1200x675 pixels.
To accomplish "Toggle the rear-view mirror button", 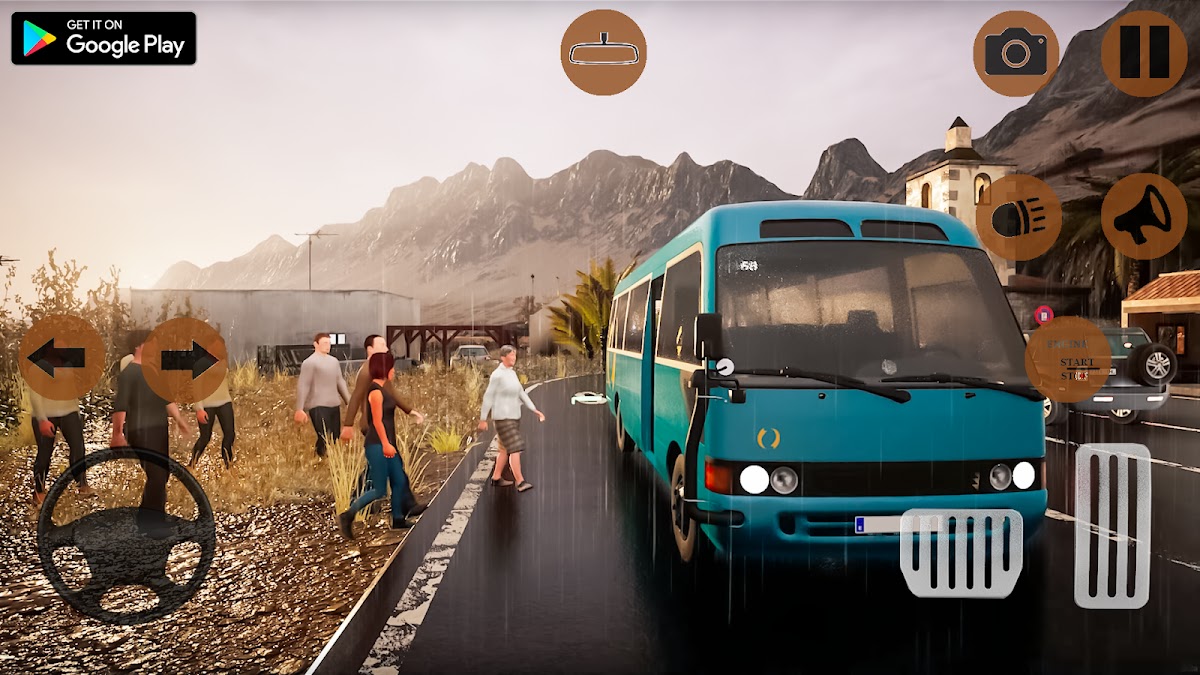I will tap(603, 52).
